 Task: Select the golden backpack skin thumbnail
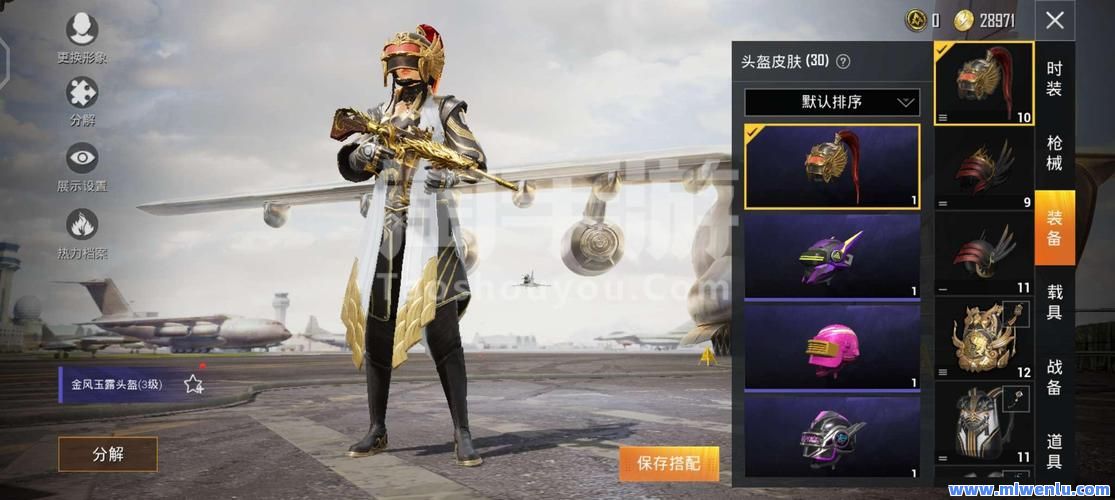984,339
